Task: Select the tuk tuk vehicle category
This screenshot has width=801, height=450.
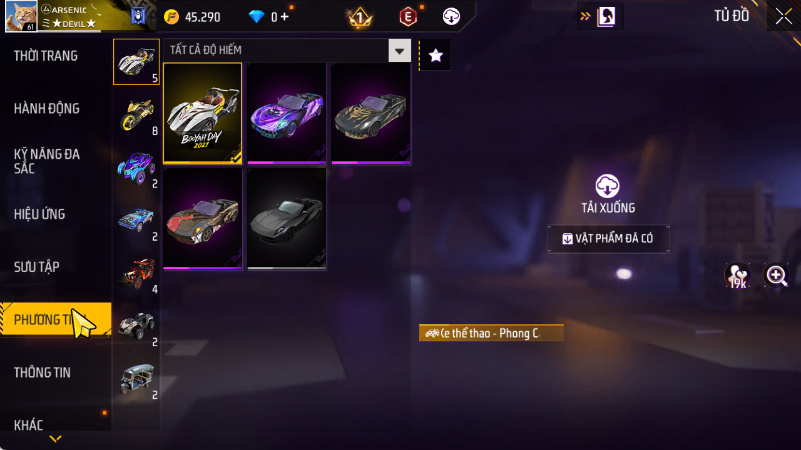Action: pos(136,379)
